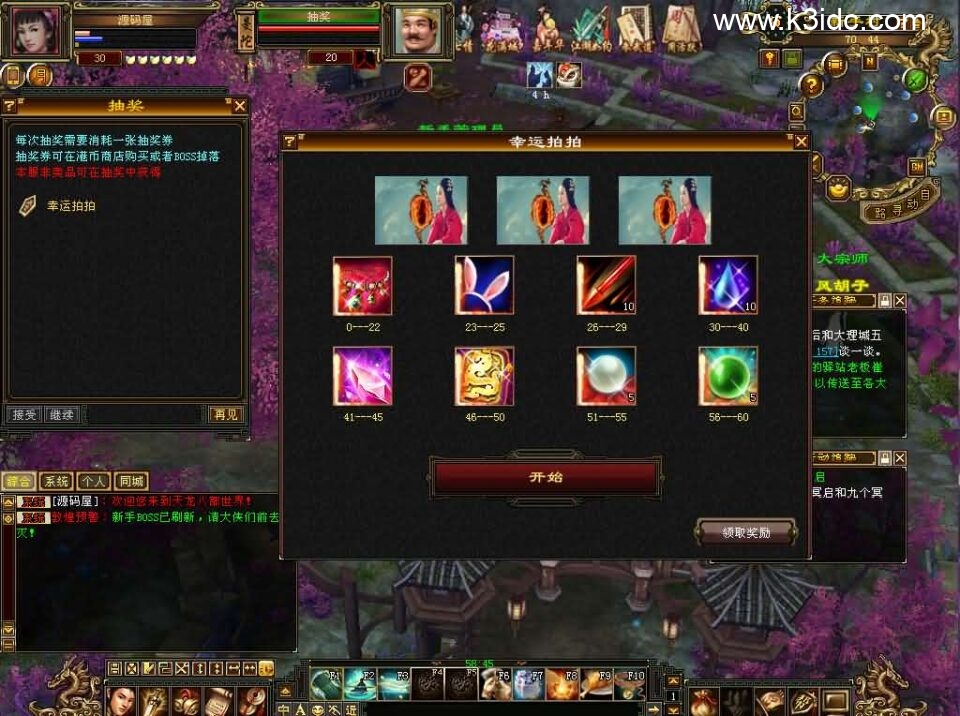
Task: Select the green orb prize for 56-60
Action: click(727, 376)
